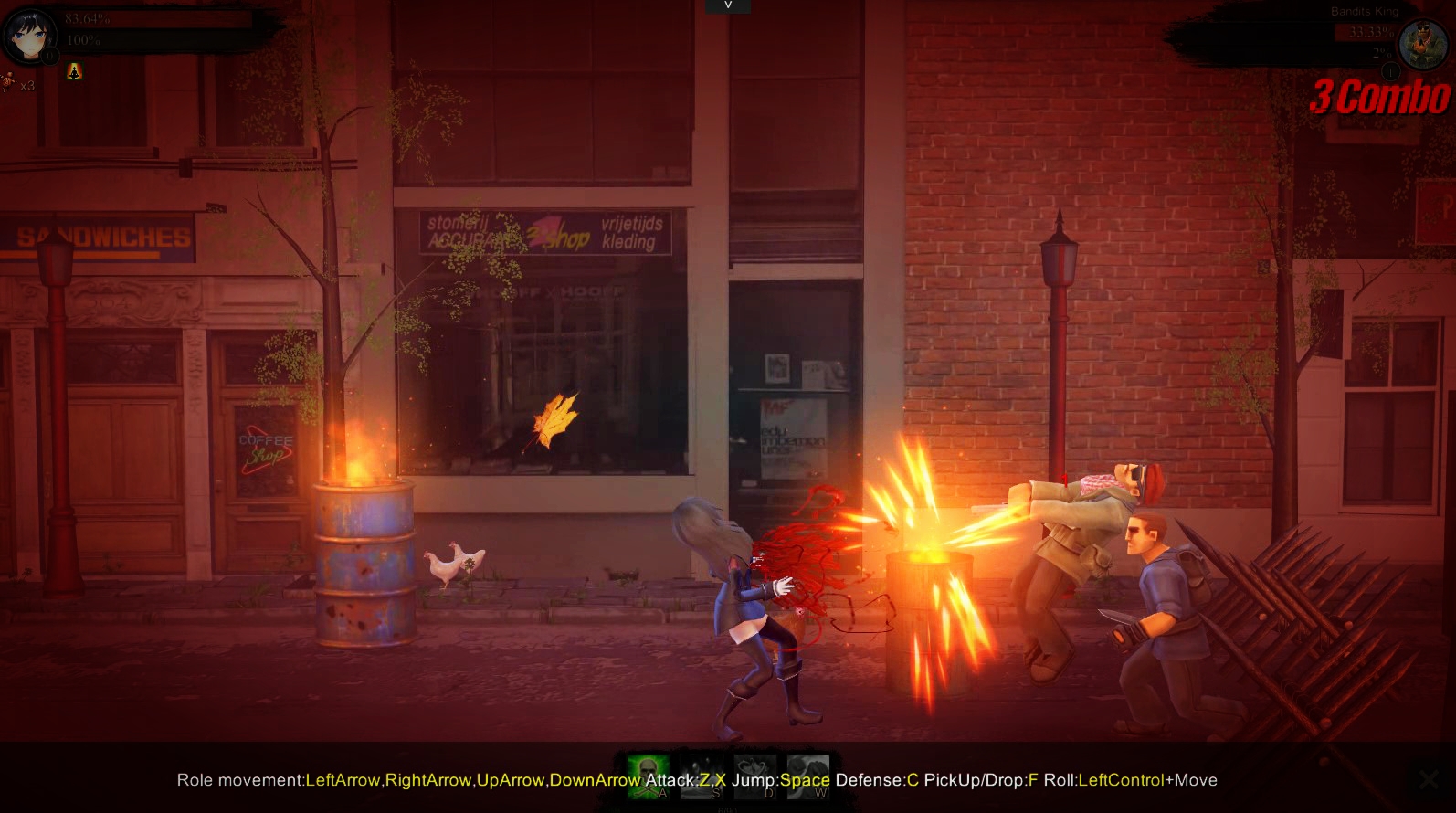The image size is (1456, 813).
Task: Activate the green skull skill icon
Action: 648,776
